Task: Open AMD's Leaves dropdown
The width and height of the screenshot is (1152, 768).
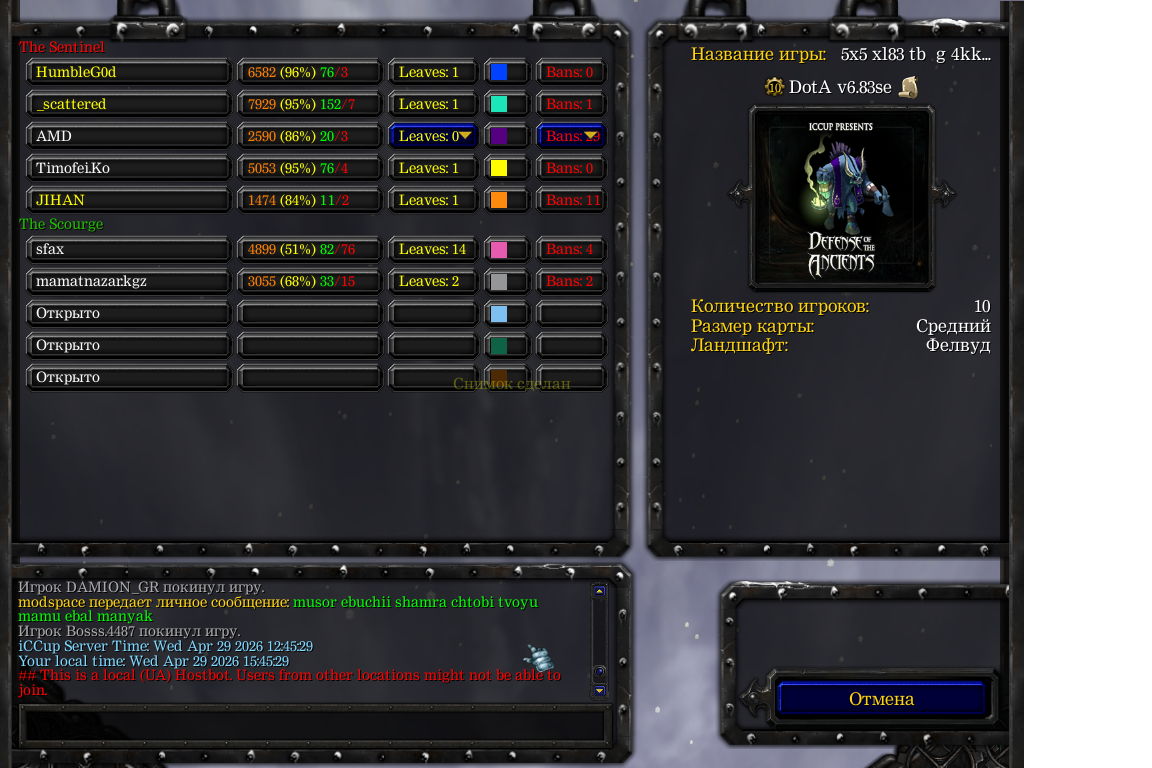Action: coord(433,136)
